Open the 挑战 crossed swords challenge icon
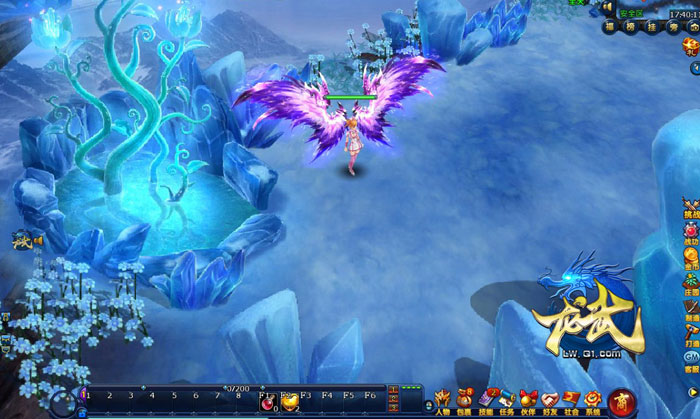 tap(691, 207)
